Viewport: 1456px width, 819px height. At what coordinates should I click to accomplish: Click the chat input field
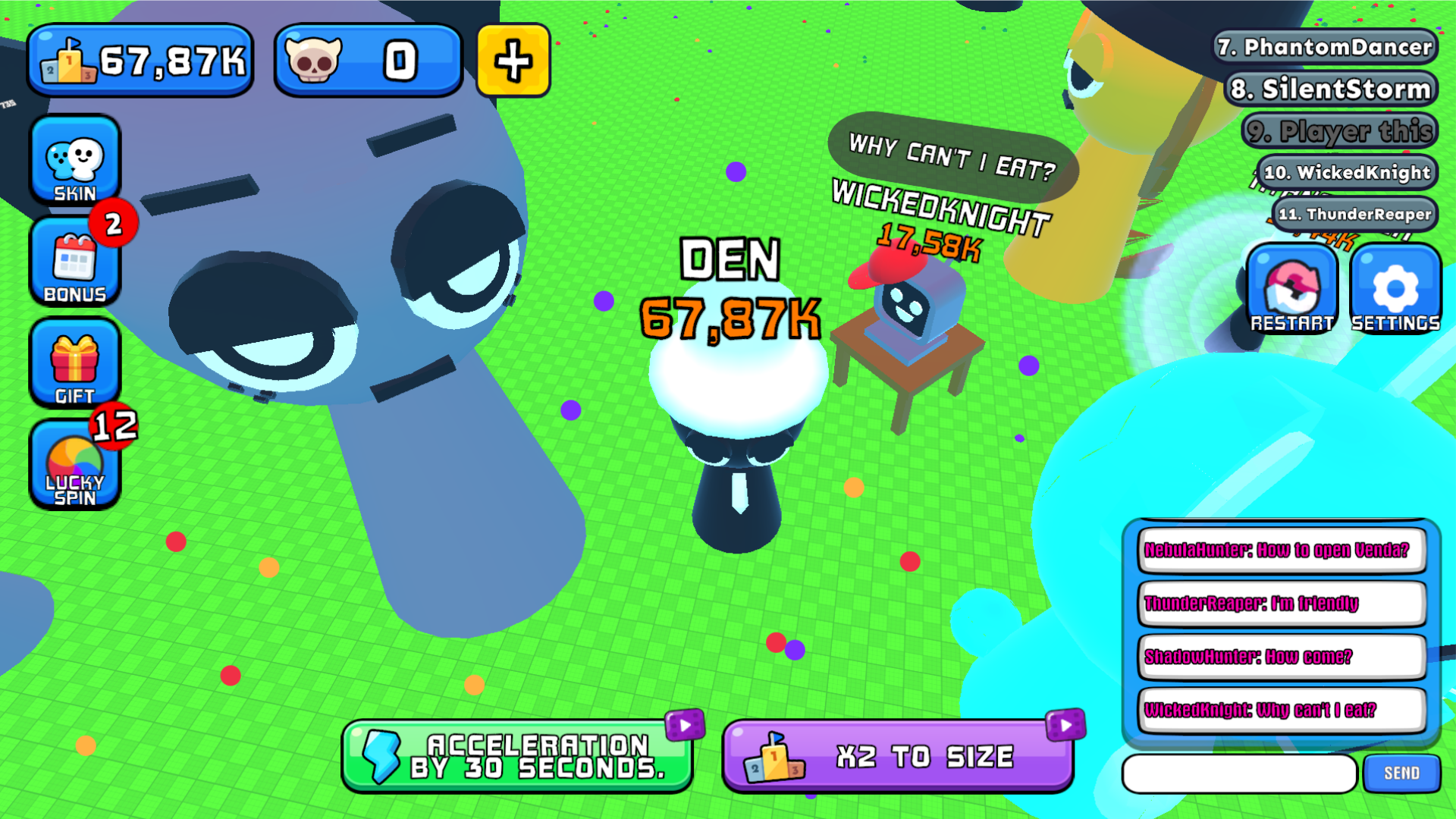pyautogui.click(x=1241, y=773)
